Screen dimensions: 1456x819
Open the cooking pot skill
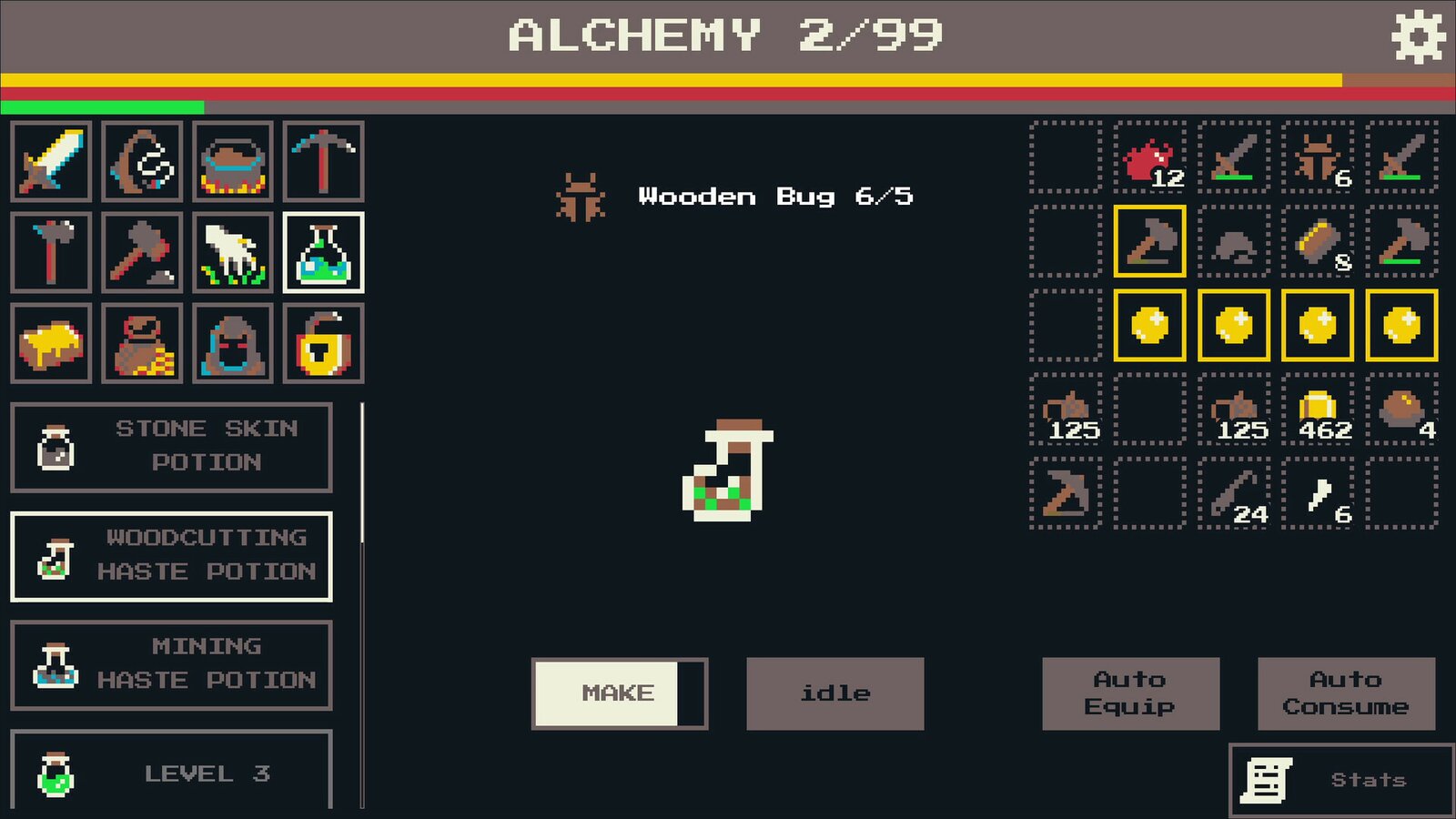pos(233,161)
